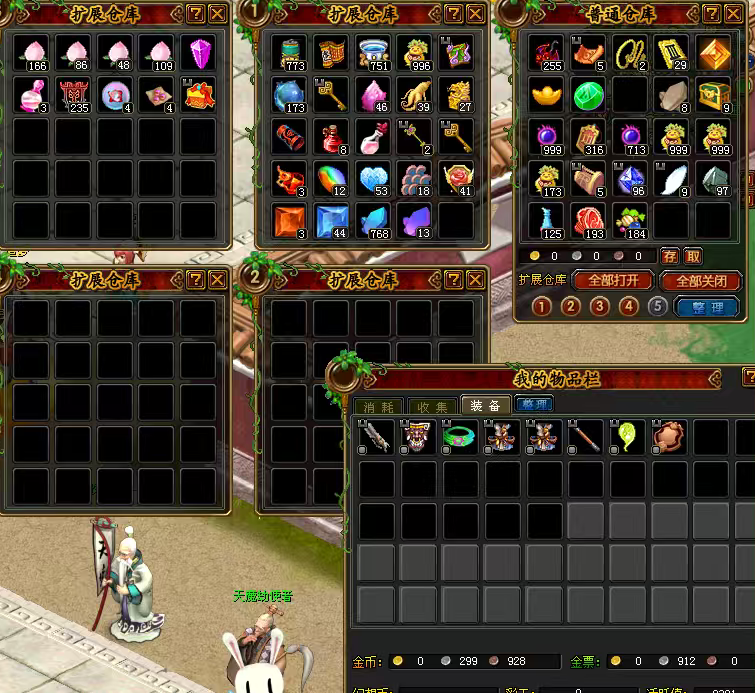The width and height of the screenshot is (755, 693).
Task: Toggle expansion warehouse number 3
Action: [599, 307]
